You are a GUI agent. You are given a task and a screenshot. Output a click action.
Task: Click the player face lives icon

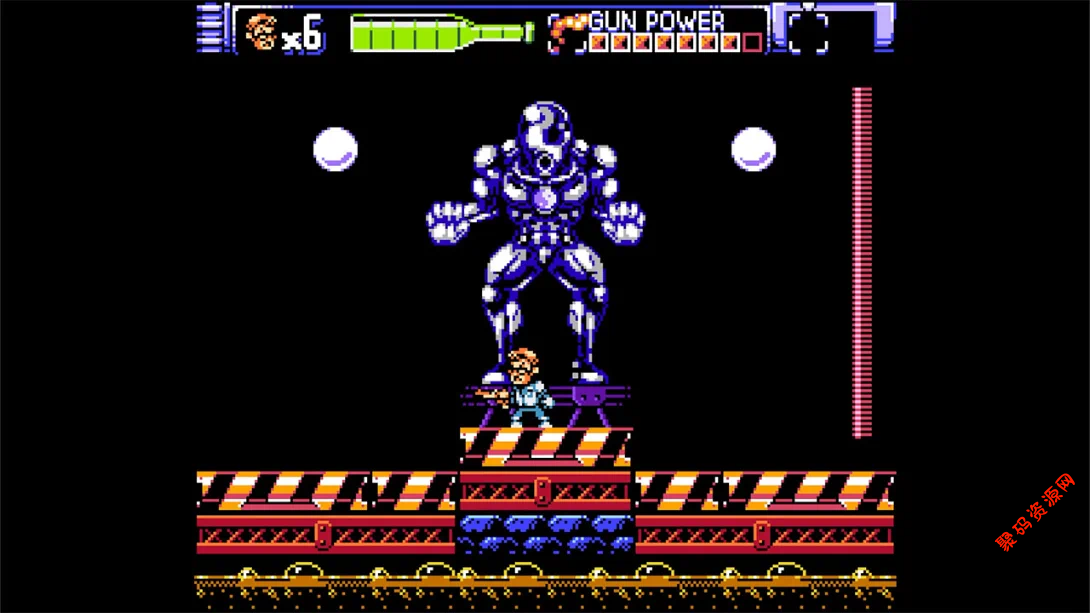pyautogui.click(x=261, y=32)
